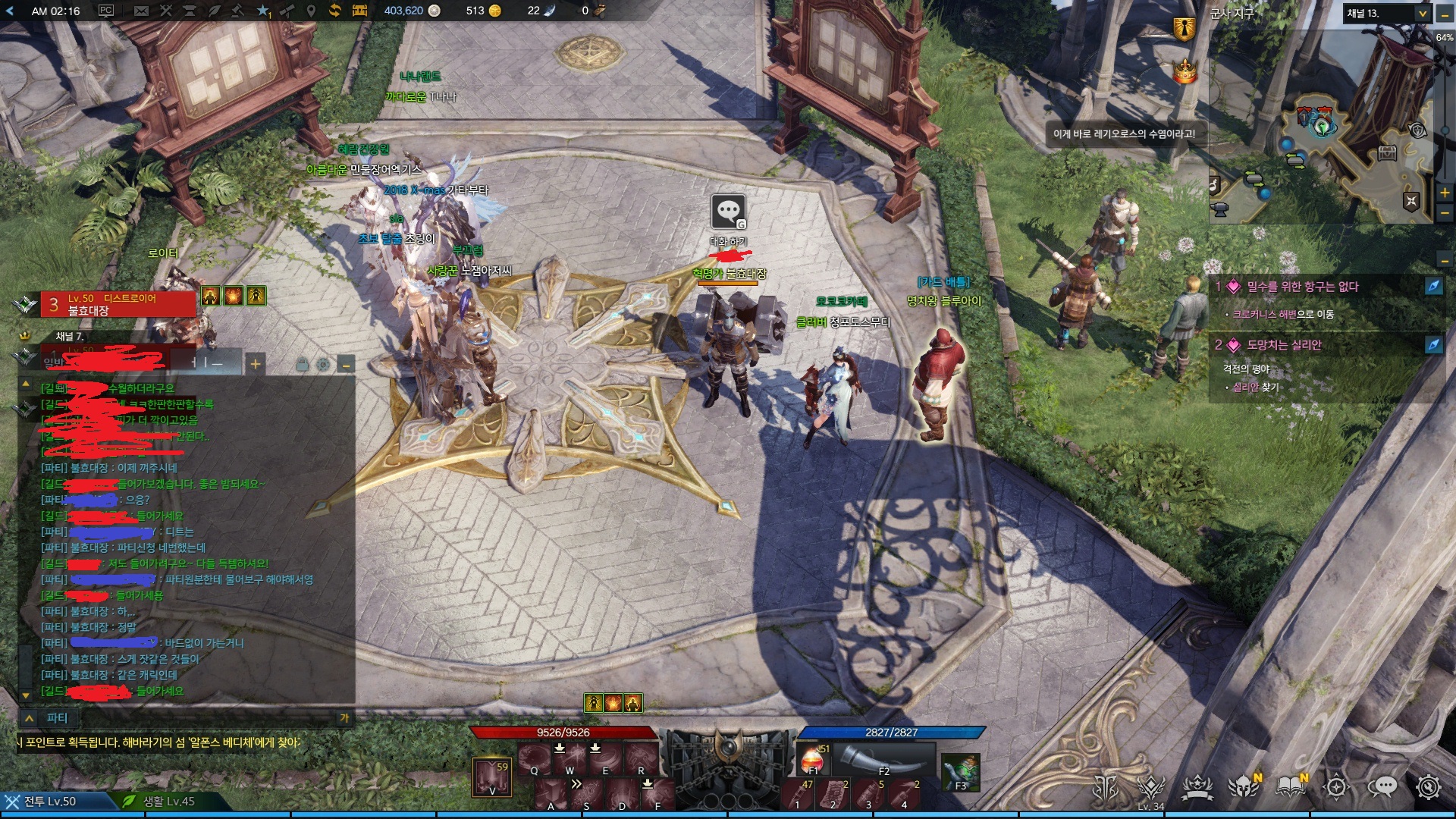Open the channel 13 dropdown

click(1422, 13)
